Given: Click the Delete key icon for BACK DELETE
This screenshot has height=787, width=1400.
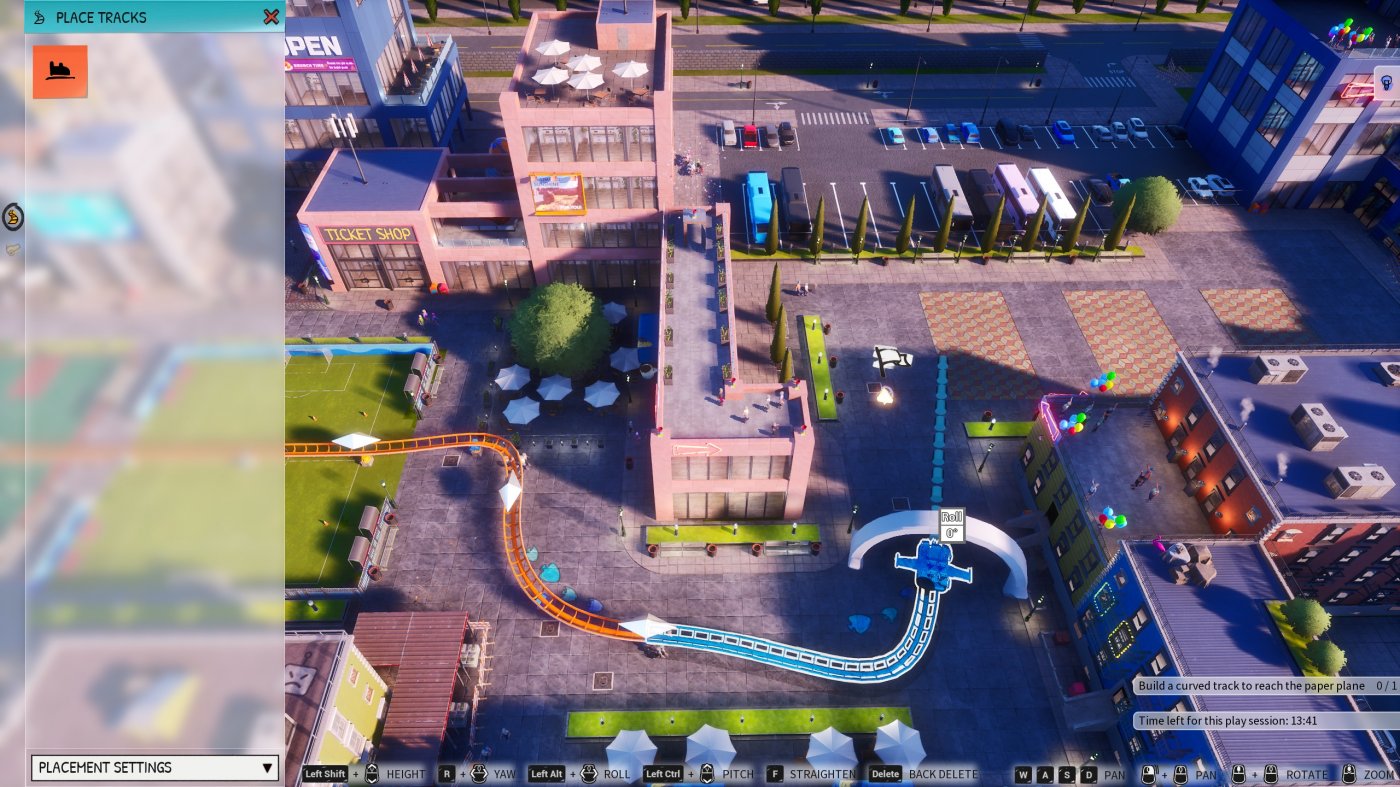Looking at the screenshot, I should [x=884, y=773].
